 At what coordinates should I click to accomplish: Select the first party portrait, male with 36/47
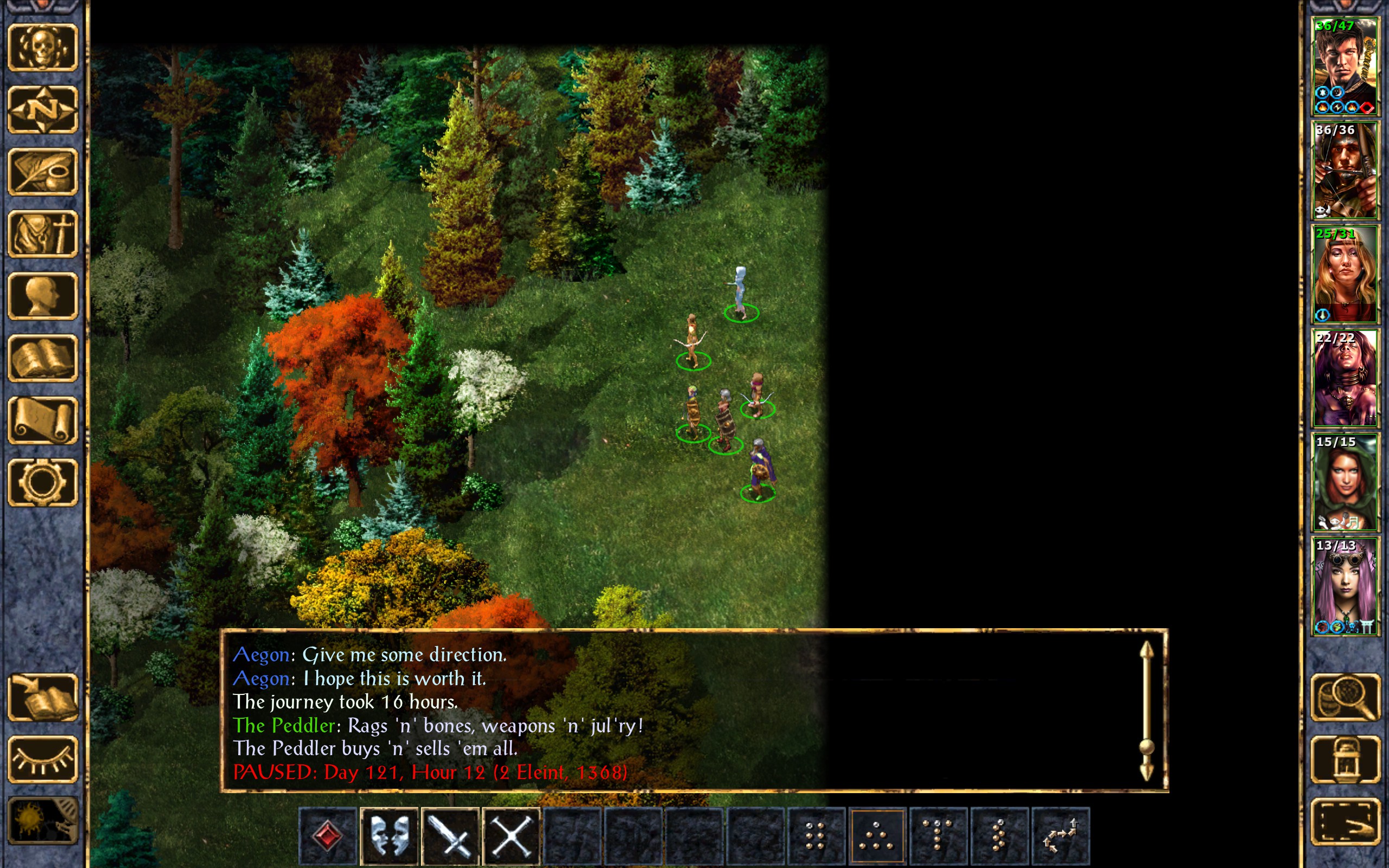(1345, 67)
